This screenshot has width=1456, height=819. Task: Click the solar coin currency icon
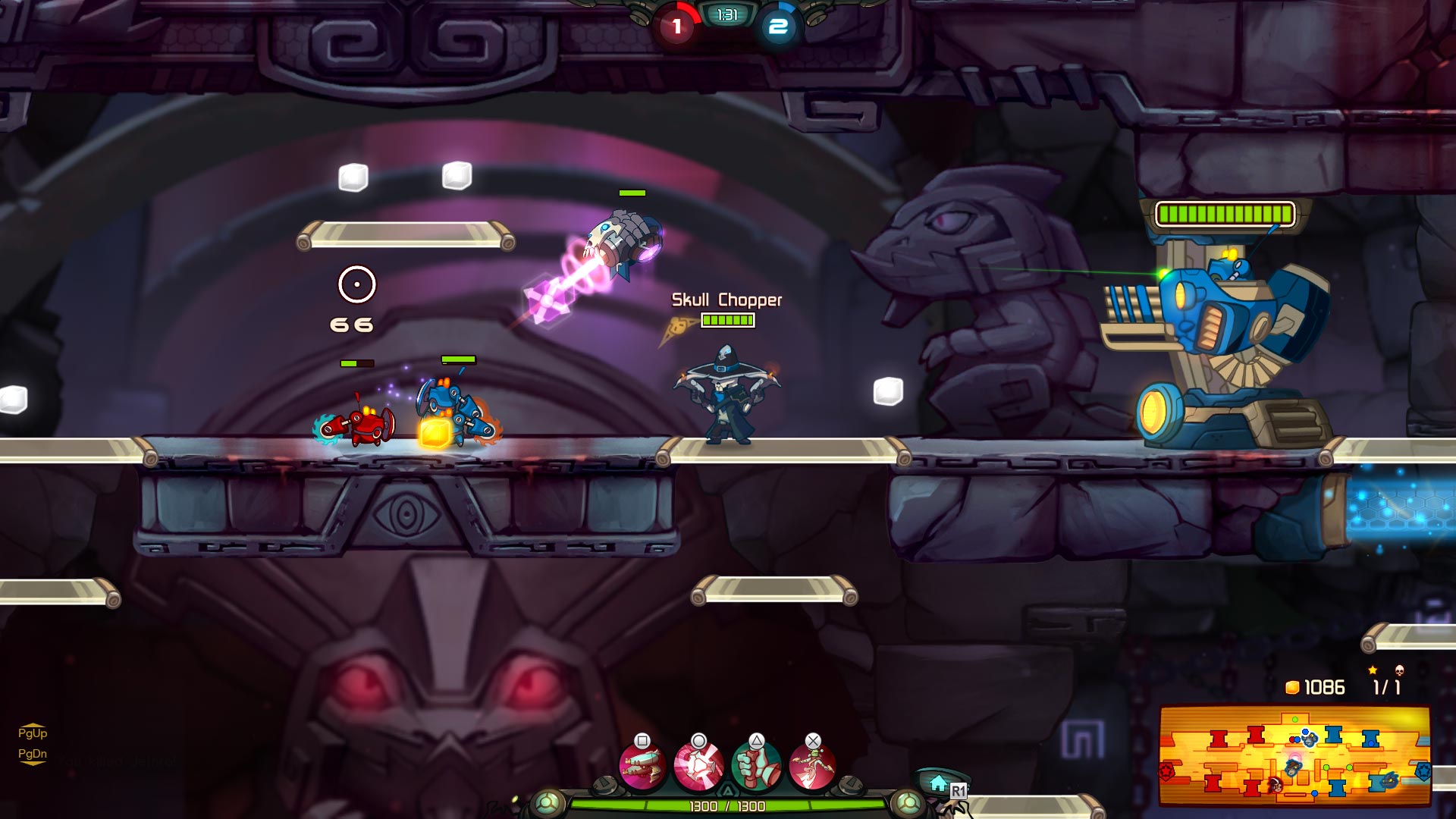(x=1294, y=686)
